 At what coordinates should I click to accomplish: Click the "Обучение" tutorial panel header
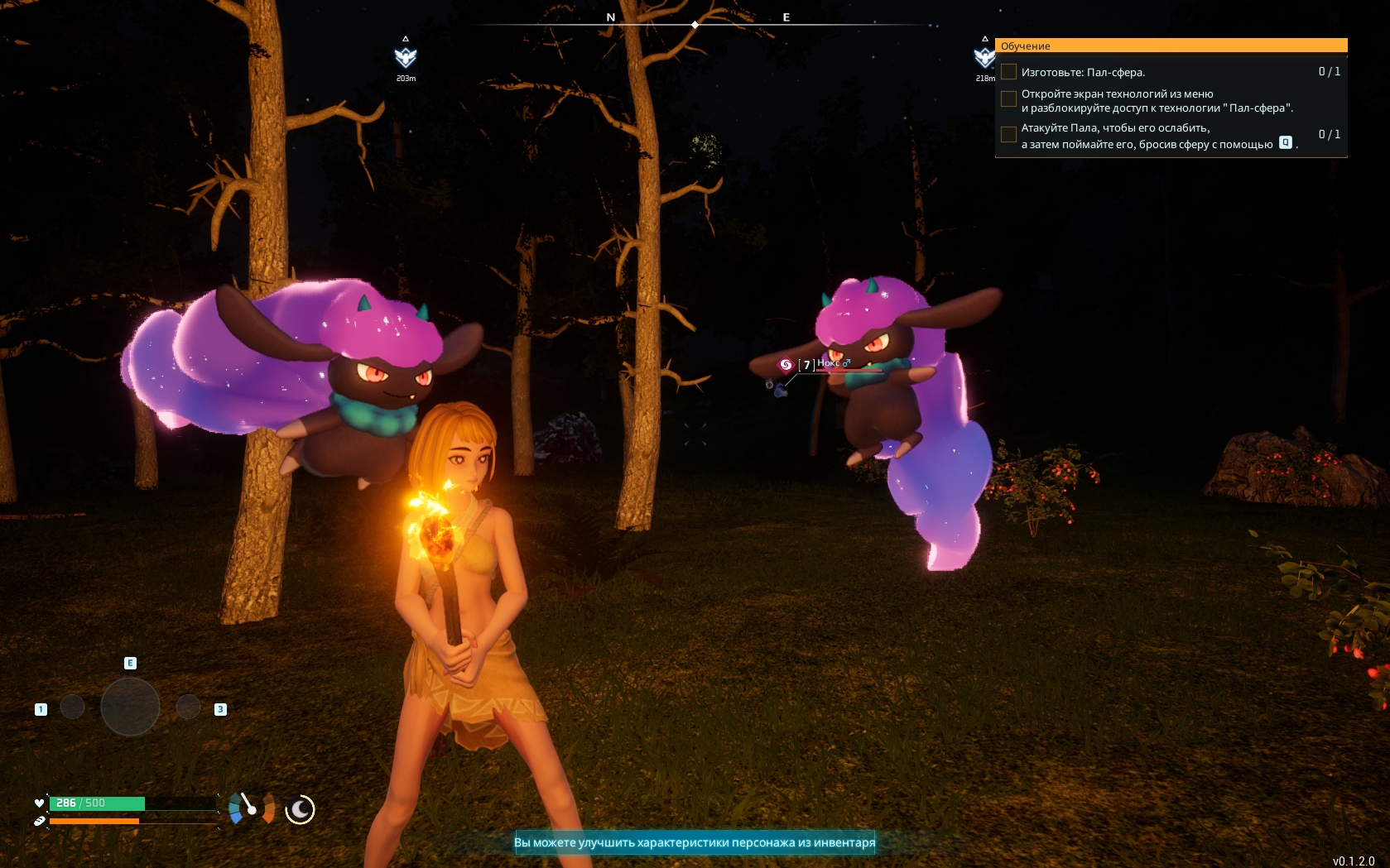click(1172, 46)
